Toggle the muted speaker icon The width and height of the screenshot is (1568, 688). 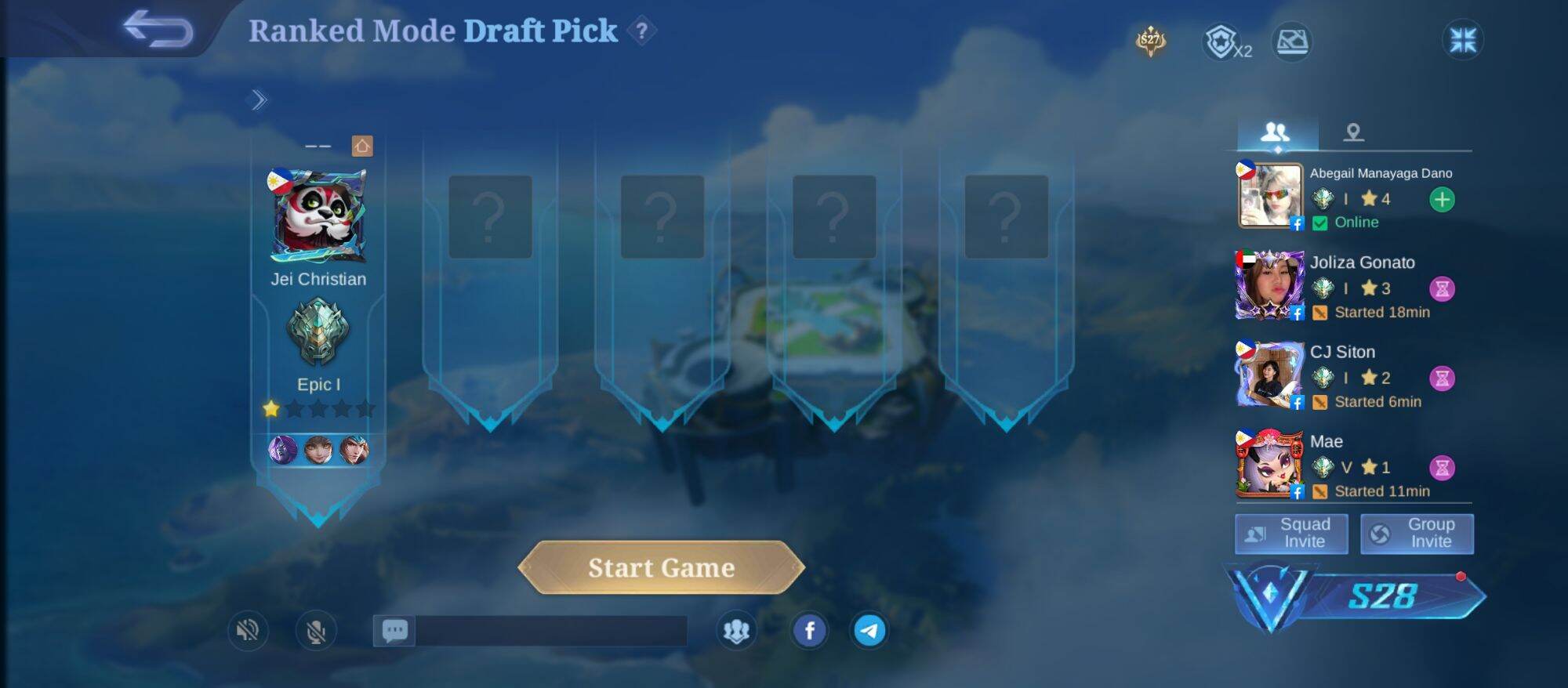click(x=248, y=630)
